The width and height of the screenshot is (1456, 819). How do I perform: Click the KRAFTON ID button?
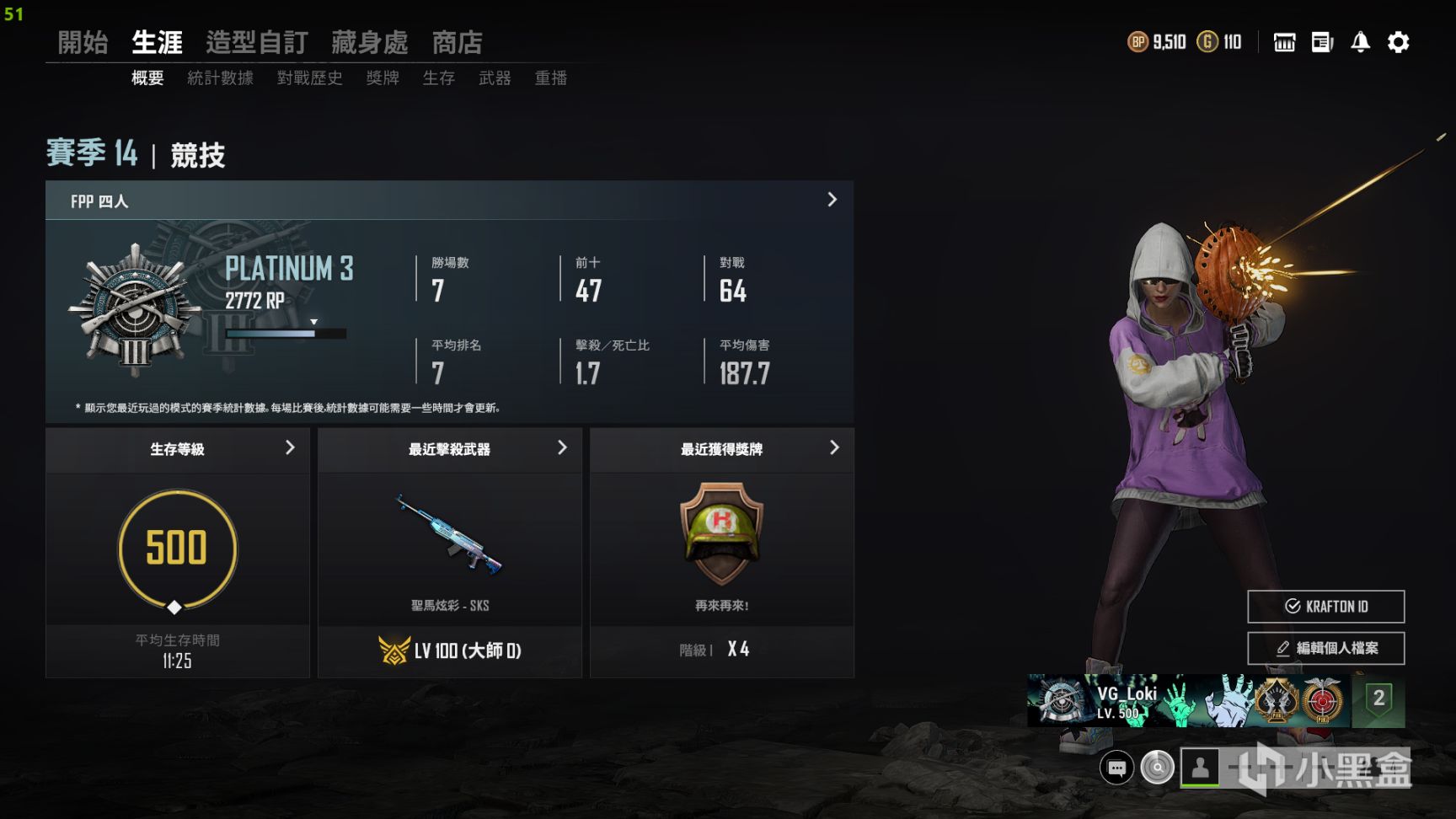(x=1325, y=606)
